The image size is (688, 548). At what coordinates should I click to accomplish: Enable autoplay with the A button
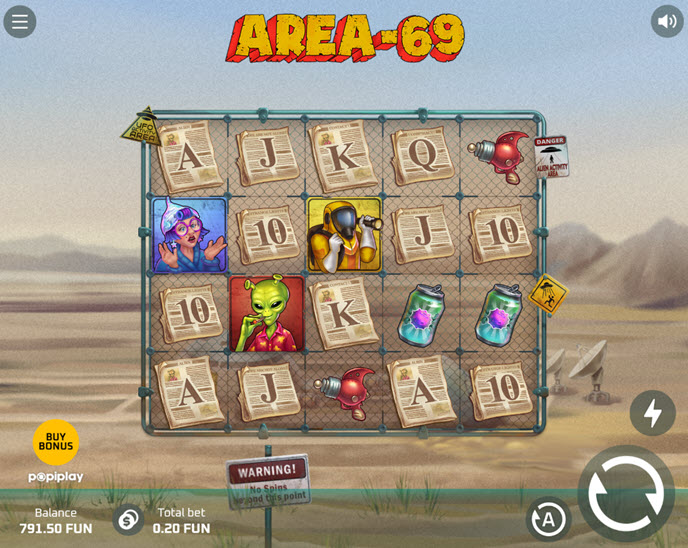[548, 519]
